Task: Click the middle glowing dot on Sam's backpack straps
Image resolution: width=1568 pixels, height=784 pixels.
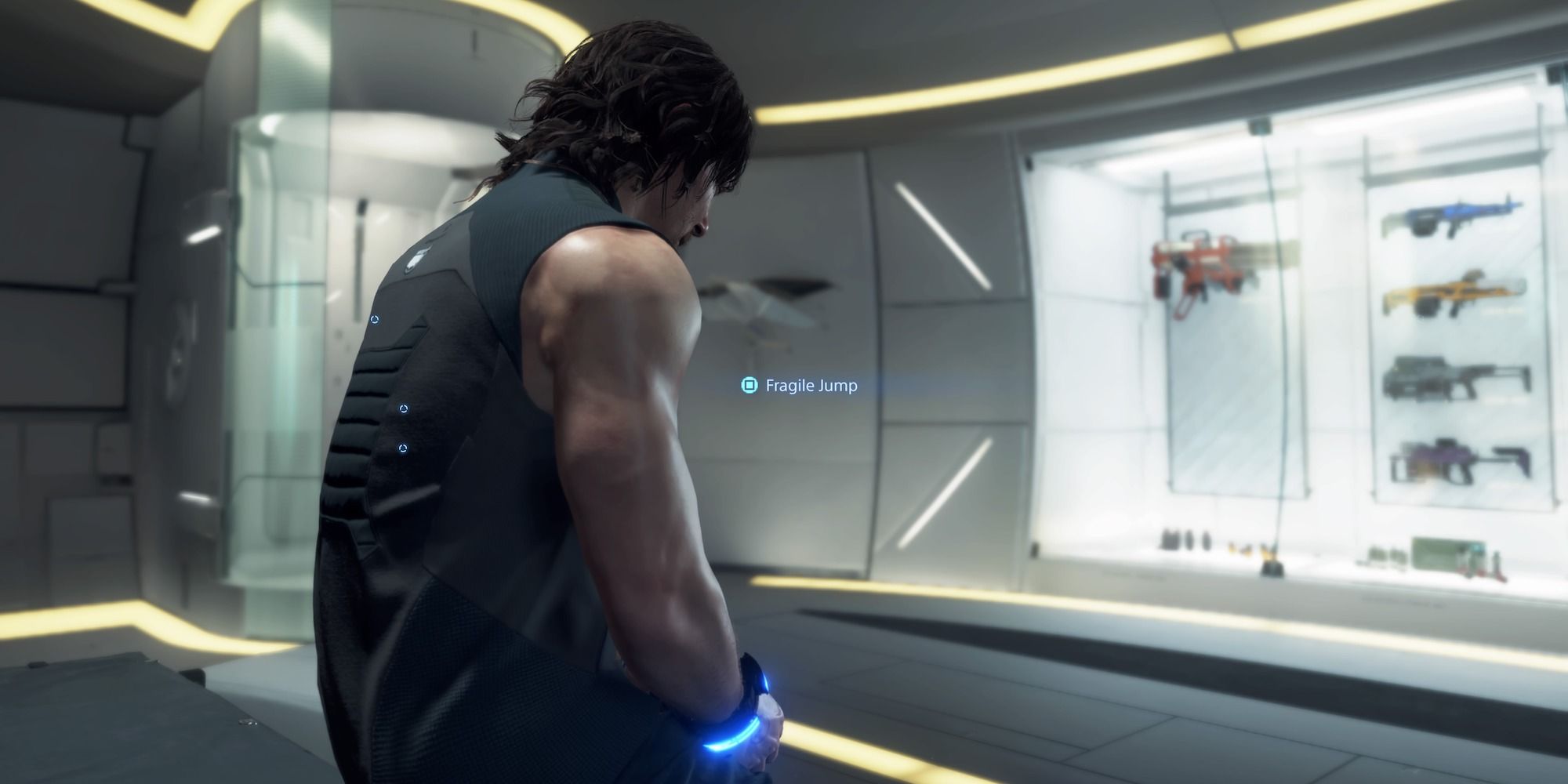Action: pyautogui.click(x=404, y=408)
